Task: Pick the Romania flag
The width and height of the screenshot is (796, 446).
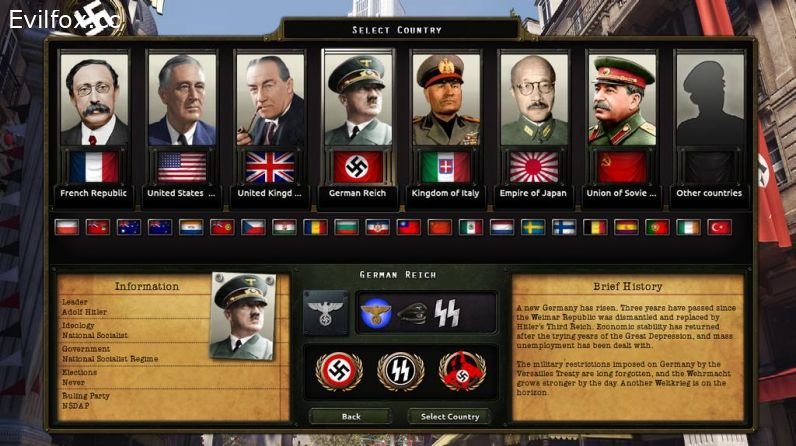Action: pyautogui.click(x=315, y=227)
